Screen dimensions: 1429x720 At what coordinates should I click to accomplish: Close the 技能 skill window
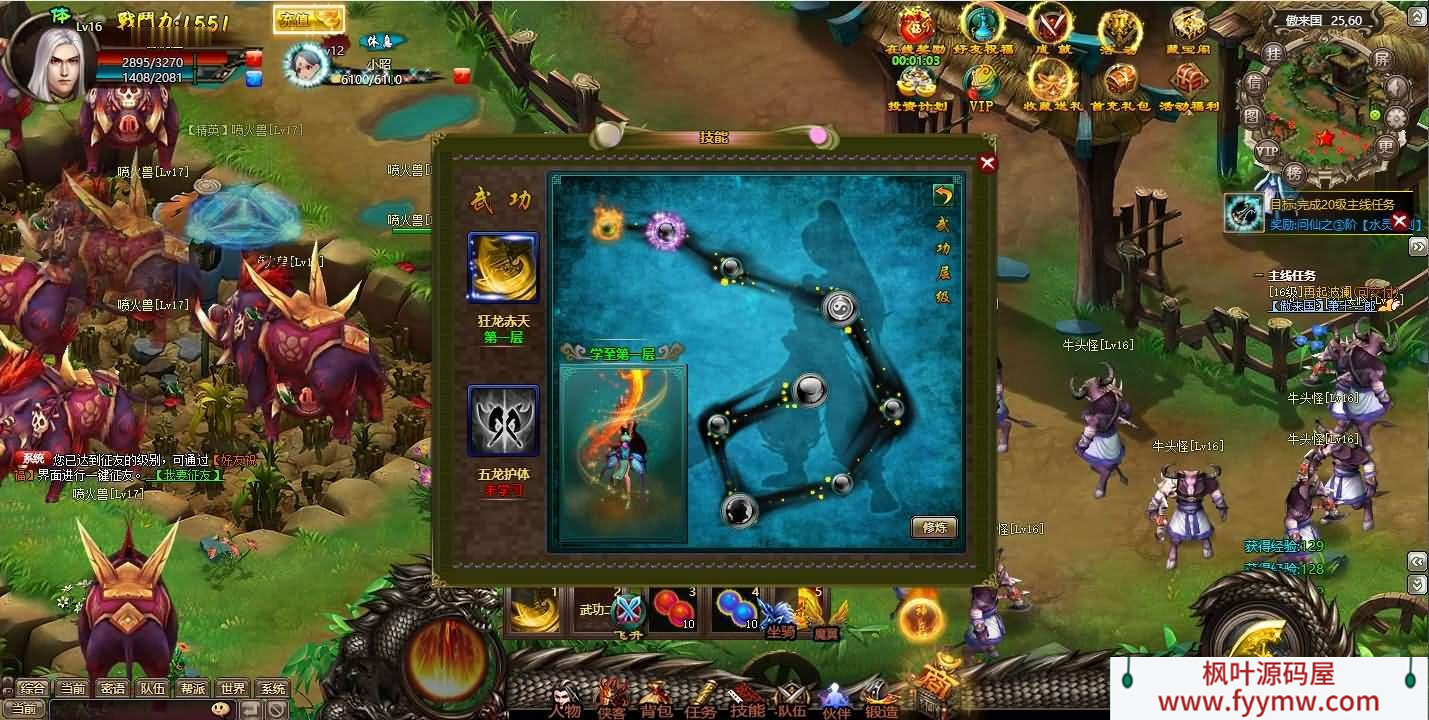point(988,164)
